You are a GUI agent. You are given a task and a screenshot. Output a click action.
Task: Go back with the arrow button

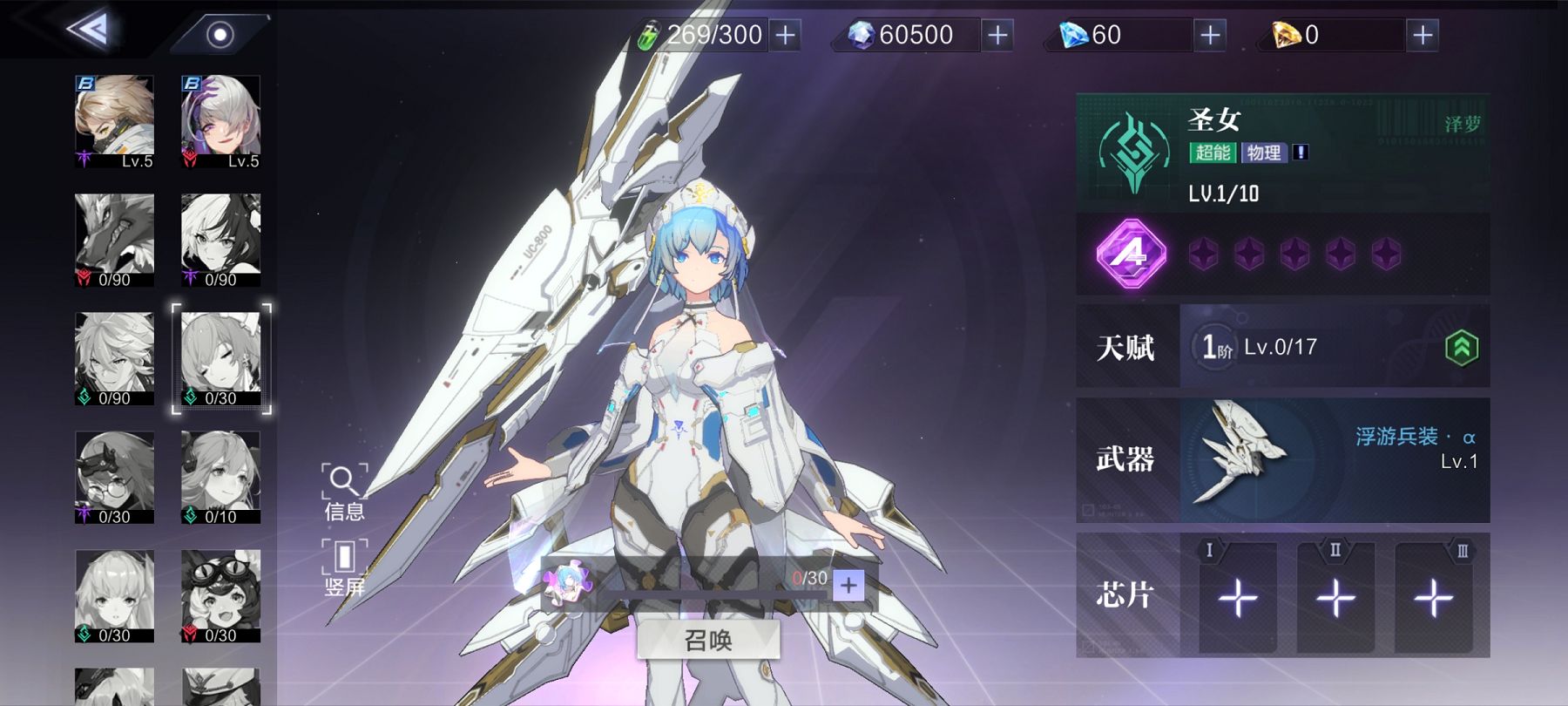[89, 31]
